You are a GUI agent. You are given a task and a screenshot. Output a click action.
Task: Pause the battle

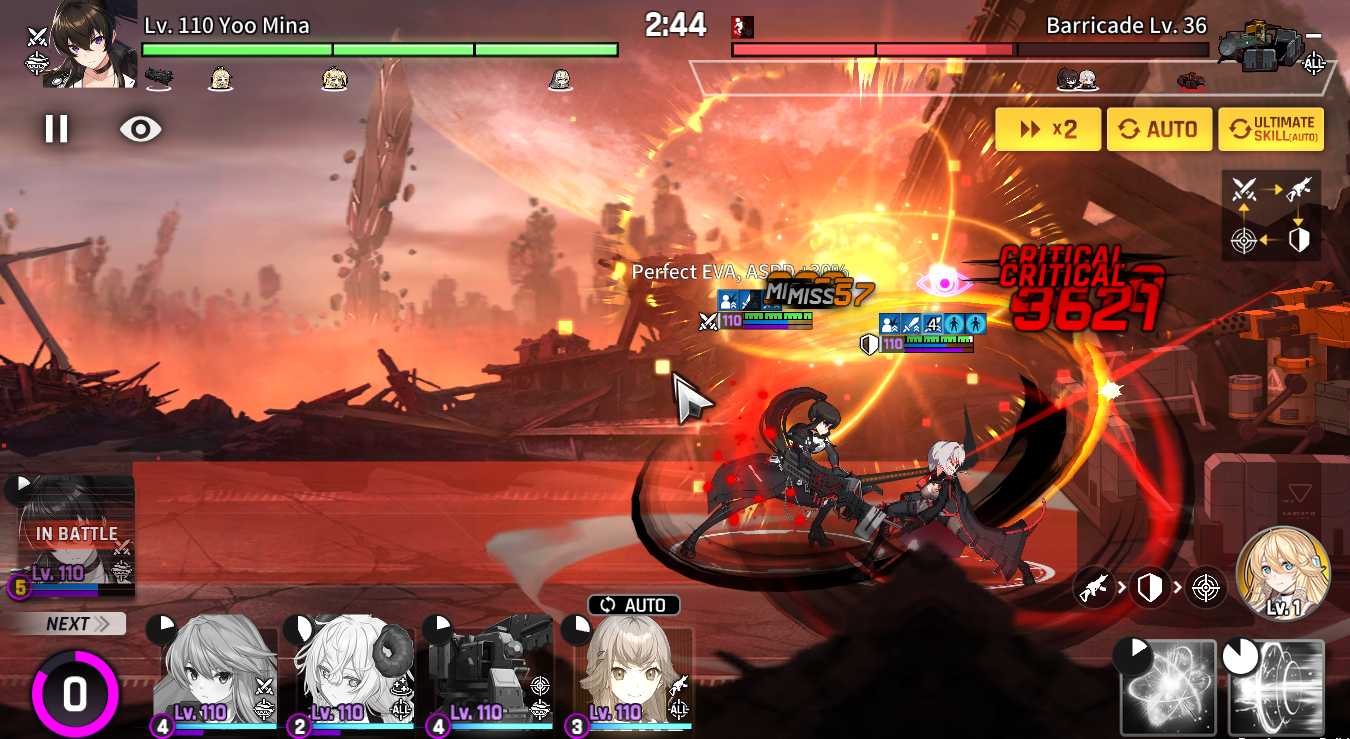pos(56,128)
